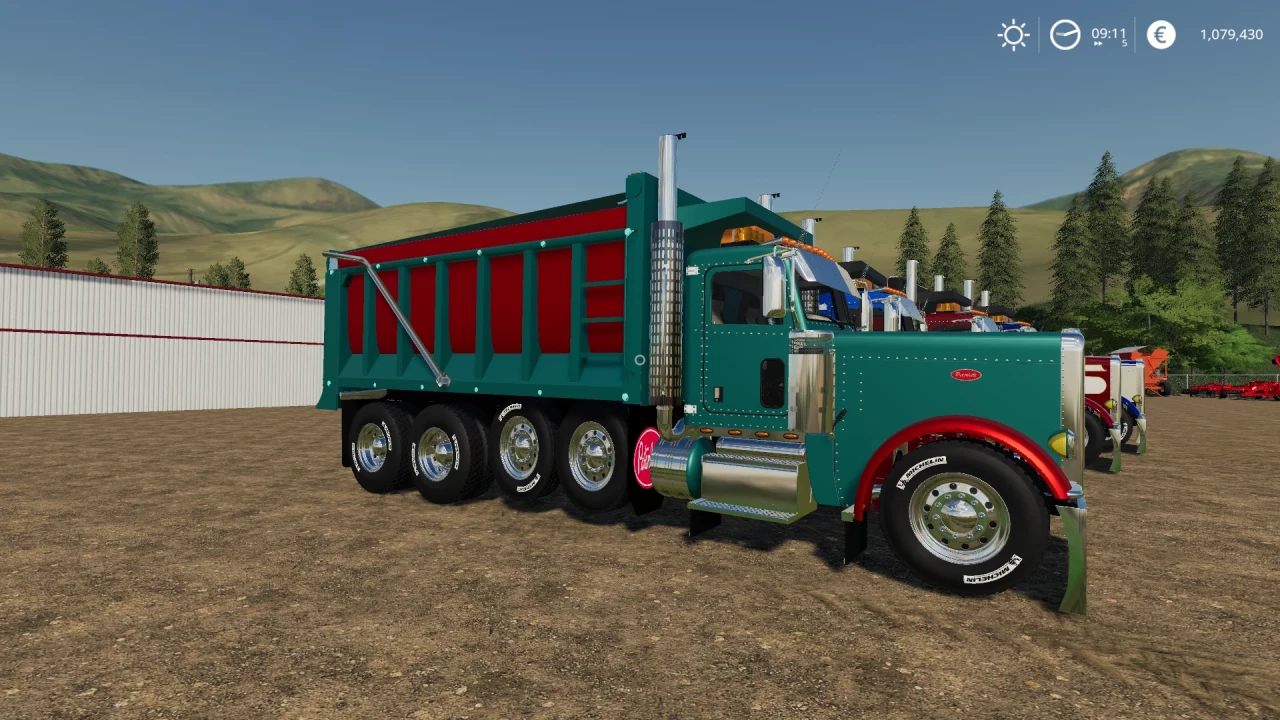
Task: Click the weather sun icon
Action: coord(1013,35)
